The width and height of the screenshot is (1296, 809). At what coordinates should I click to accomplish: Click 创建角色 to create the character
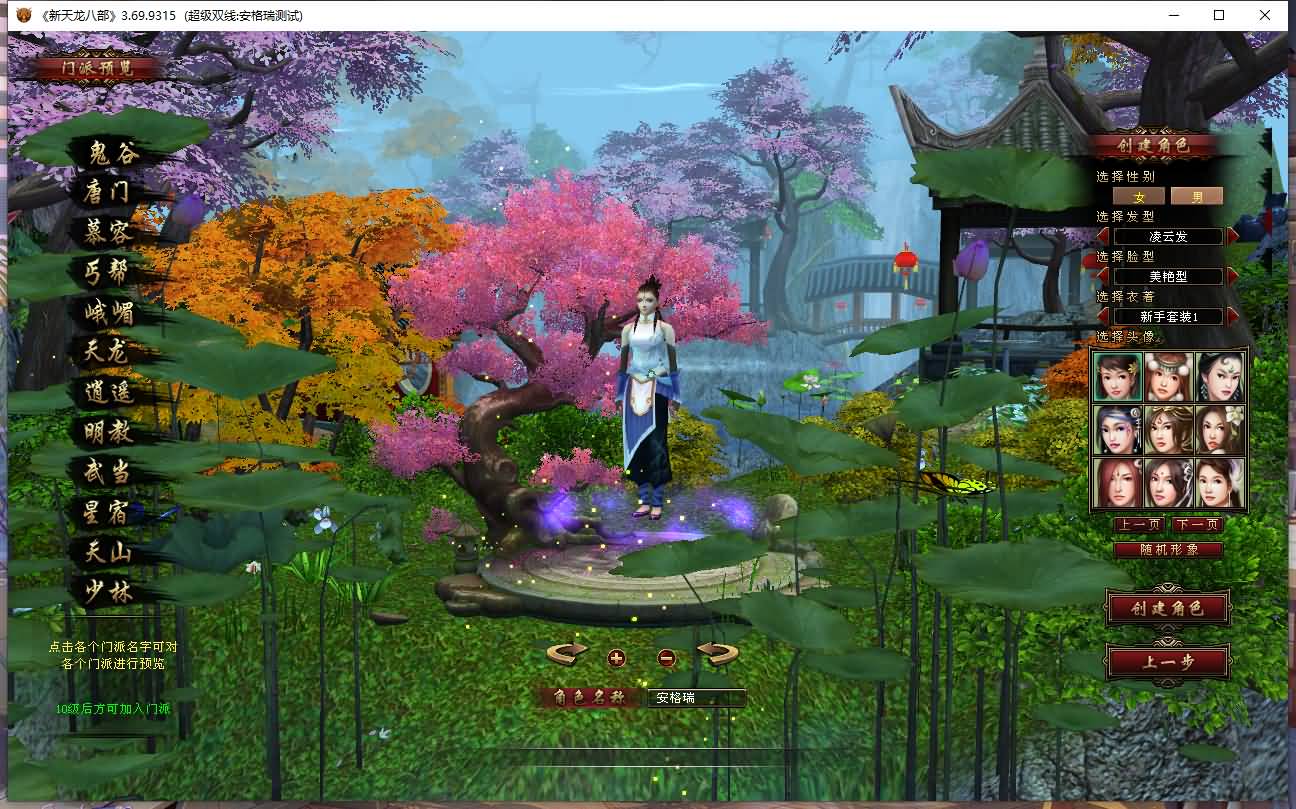[x=1166, y=608]
